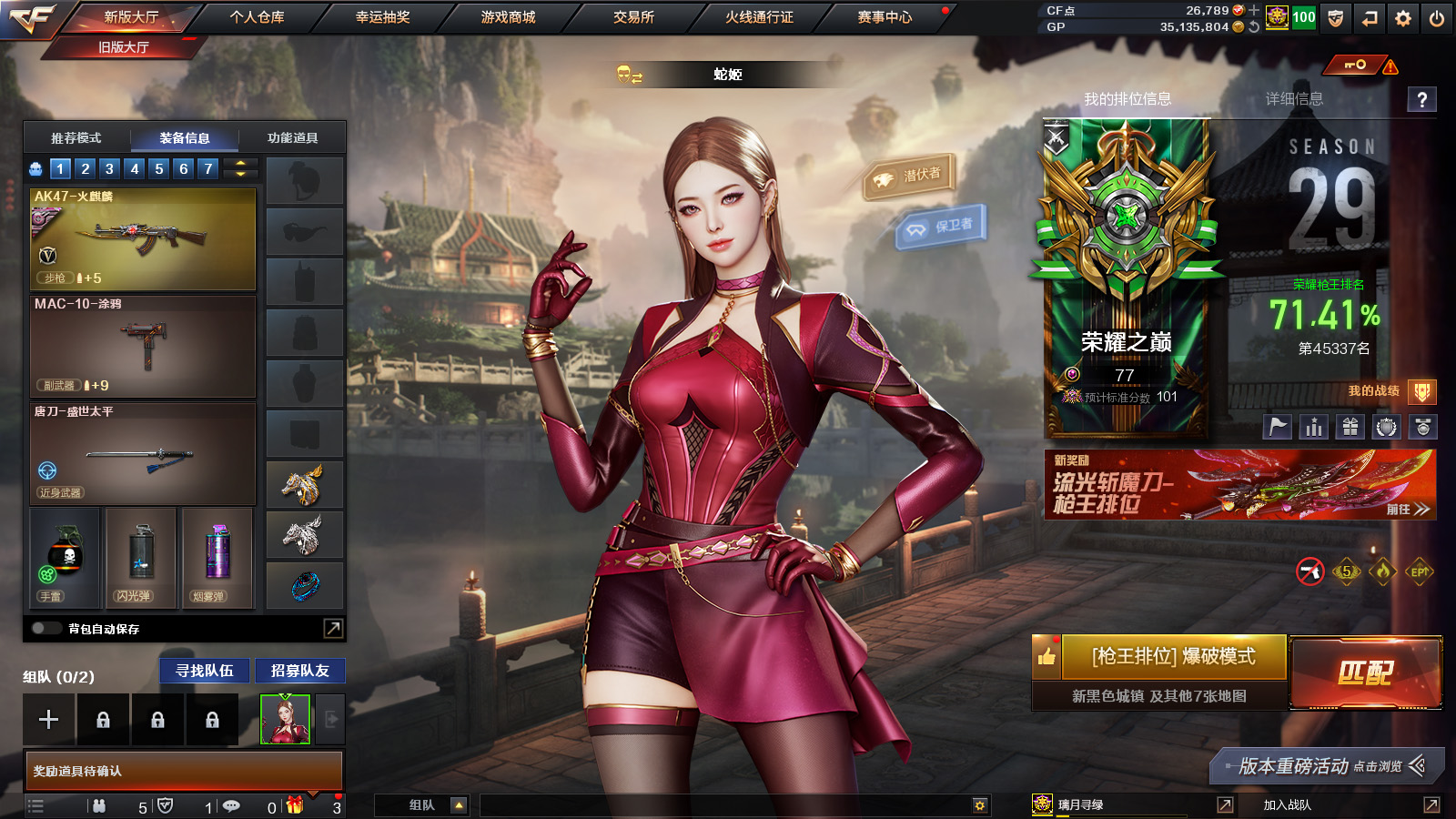Open the 交易所 exchange

tap(633, 17)
